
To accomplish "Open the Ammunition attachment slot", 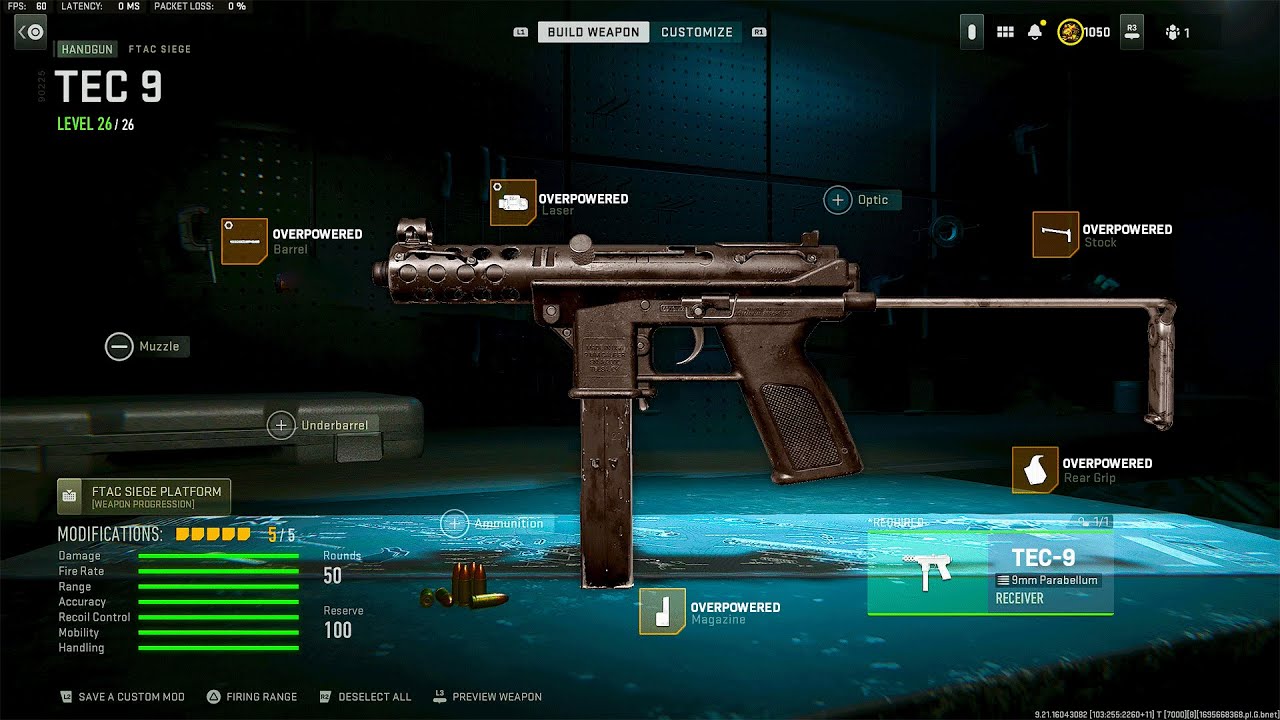I will pos(455,523).
